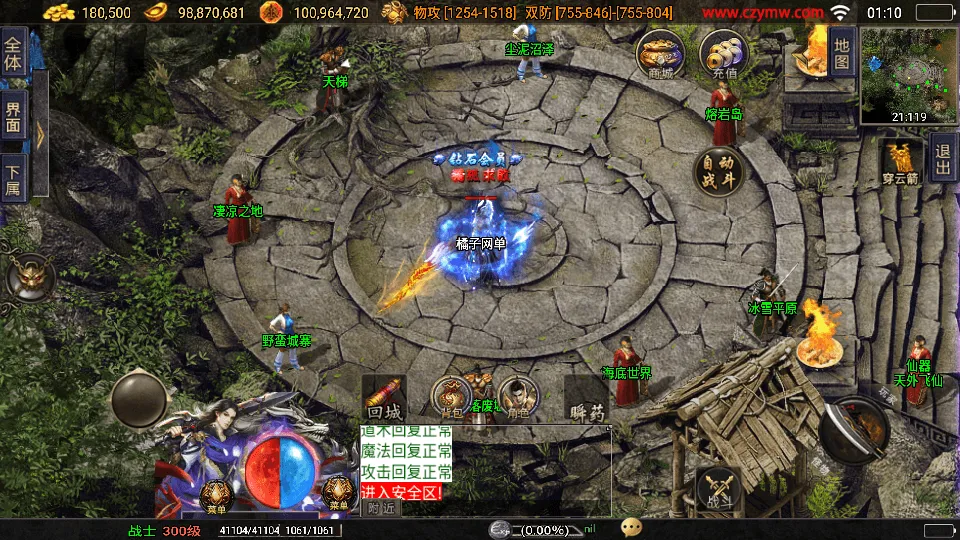
Task: Open the 背包 backpack
Action: [452, 397]
